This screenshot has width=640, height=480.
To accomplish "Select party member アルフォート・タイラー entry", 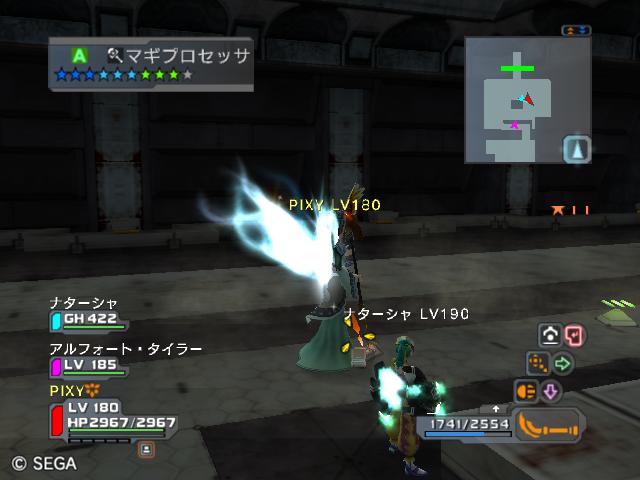I will coord(110,358).
